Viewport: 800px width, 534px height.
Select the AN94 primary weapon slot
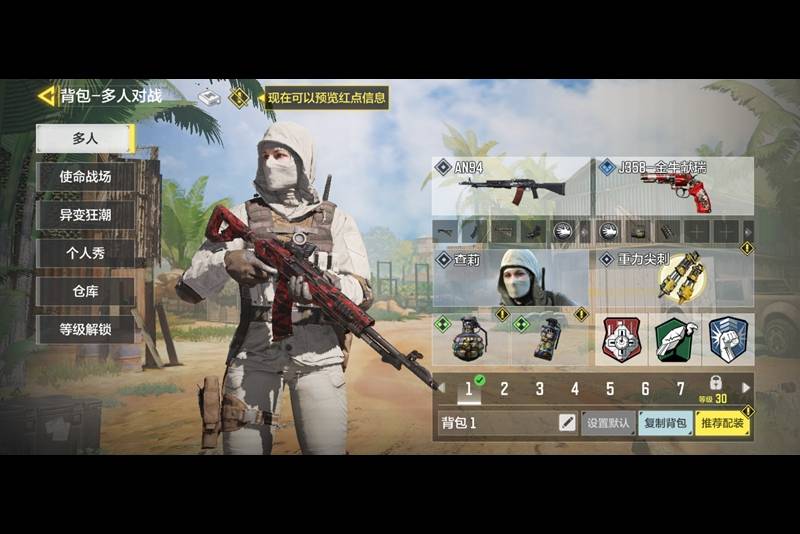click(511, 186)
